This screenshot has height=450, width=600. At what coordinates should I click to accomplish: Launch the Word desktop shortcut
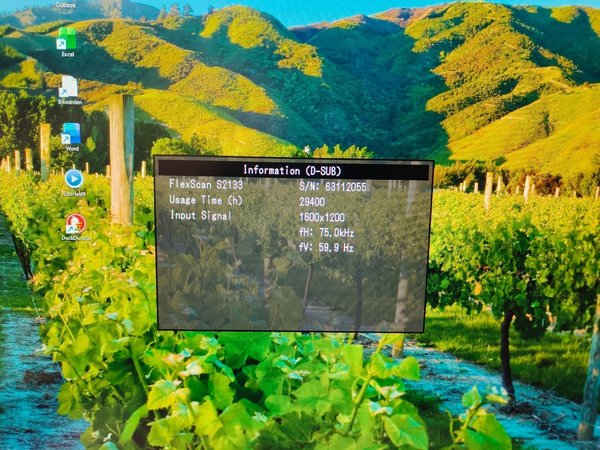[x=71, y=133]
